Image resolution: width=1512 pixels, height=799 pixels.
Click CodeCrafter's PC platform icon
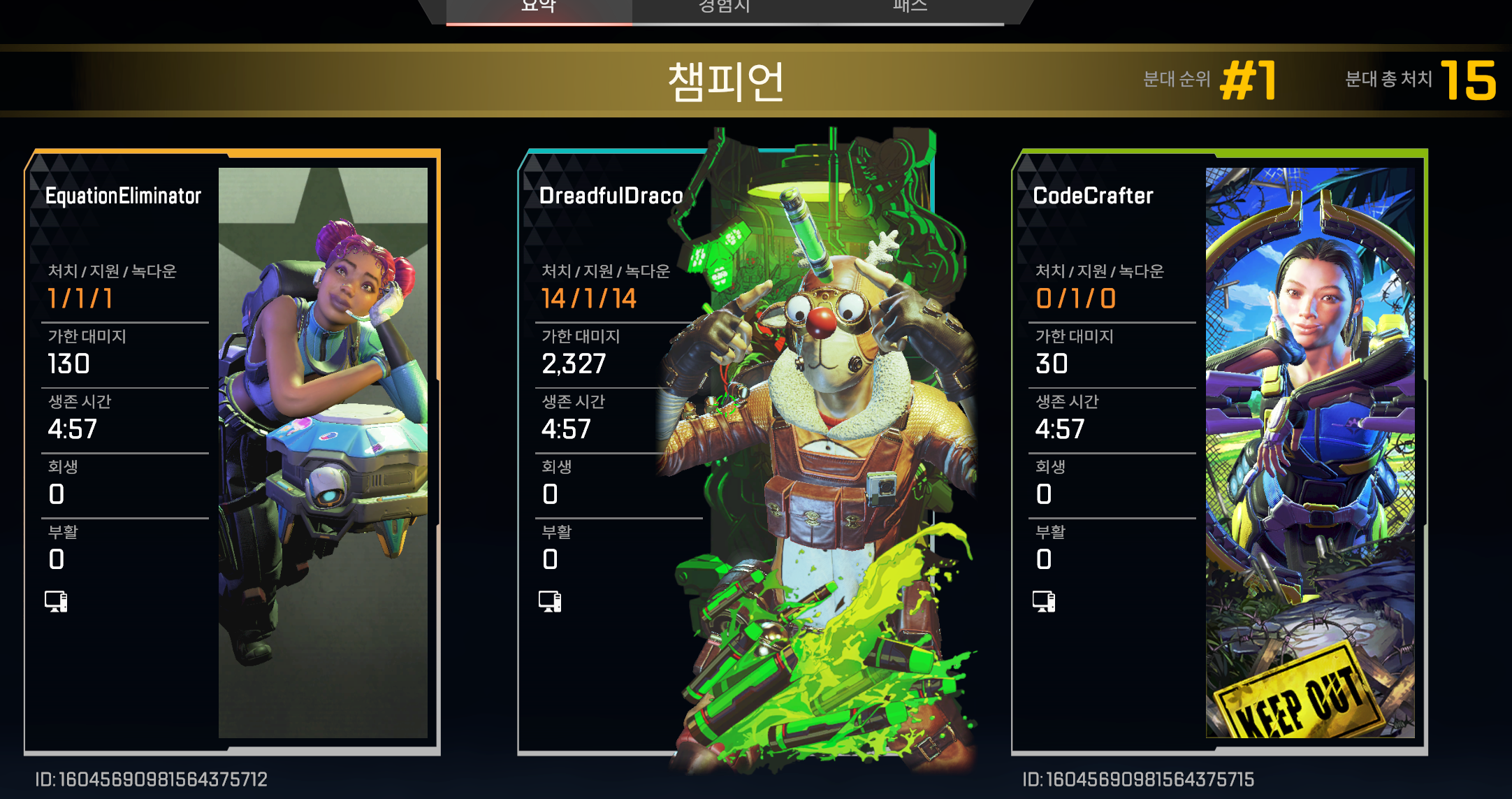[1044, 601]
